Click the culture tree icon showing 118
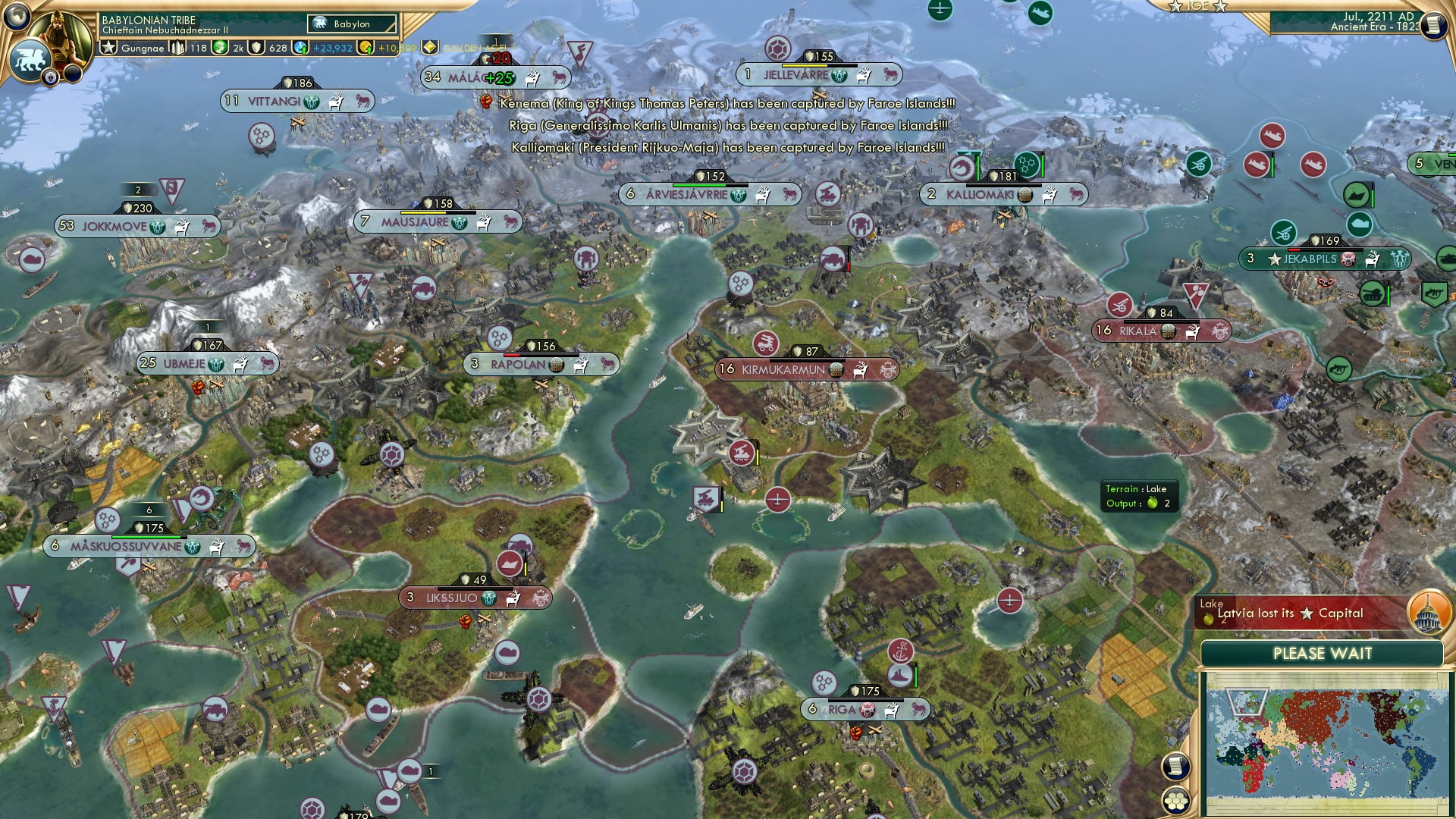This screenshot has height=819, width=1456. coord(177,47)
